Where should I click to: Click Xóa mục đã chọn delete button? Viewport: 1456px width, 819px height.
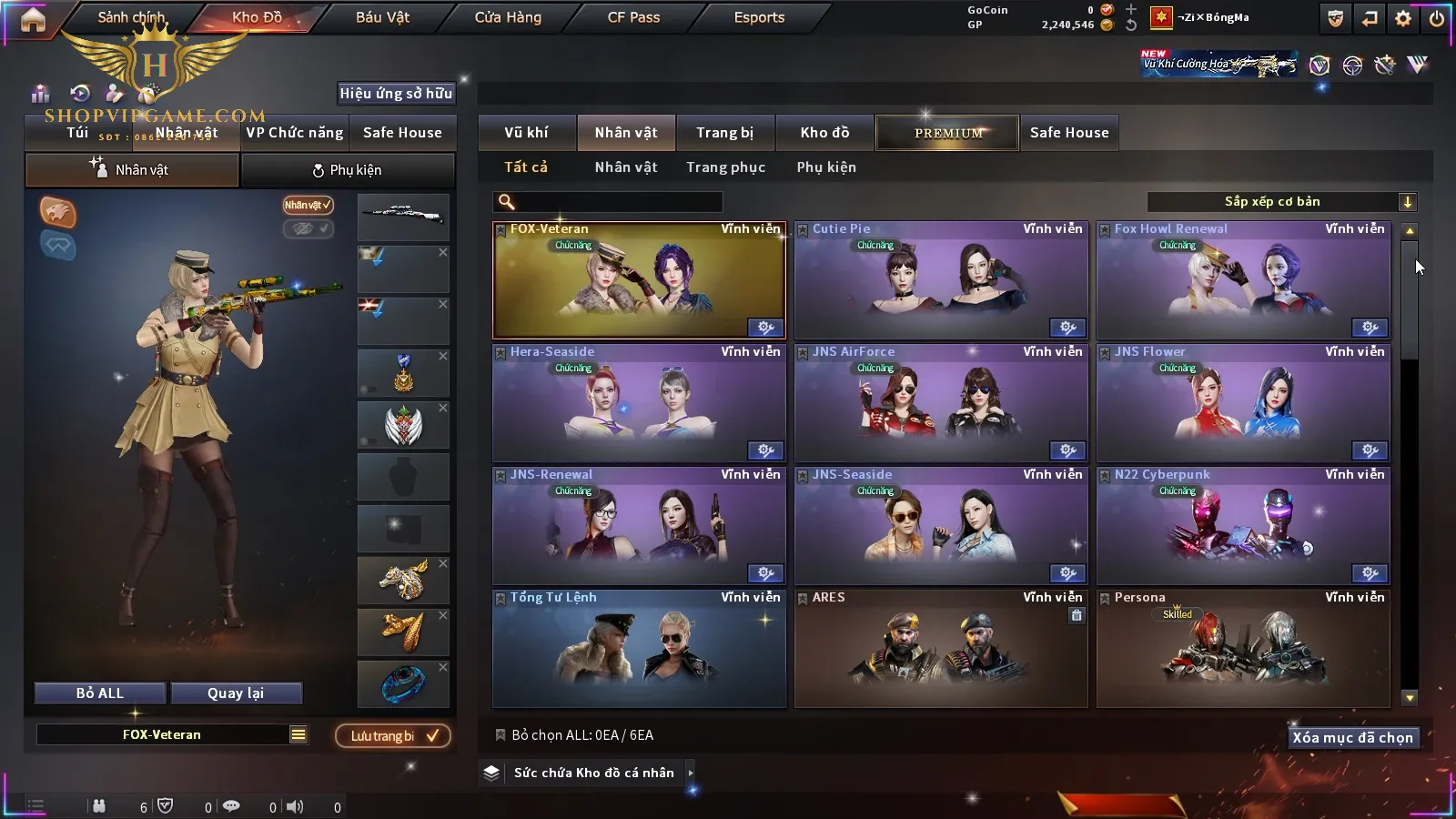point(1352,738)
